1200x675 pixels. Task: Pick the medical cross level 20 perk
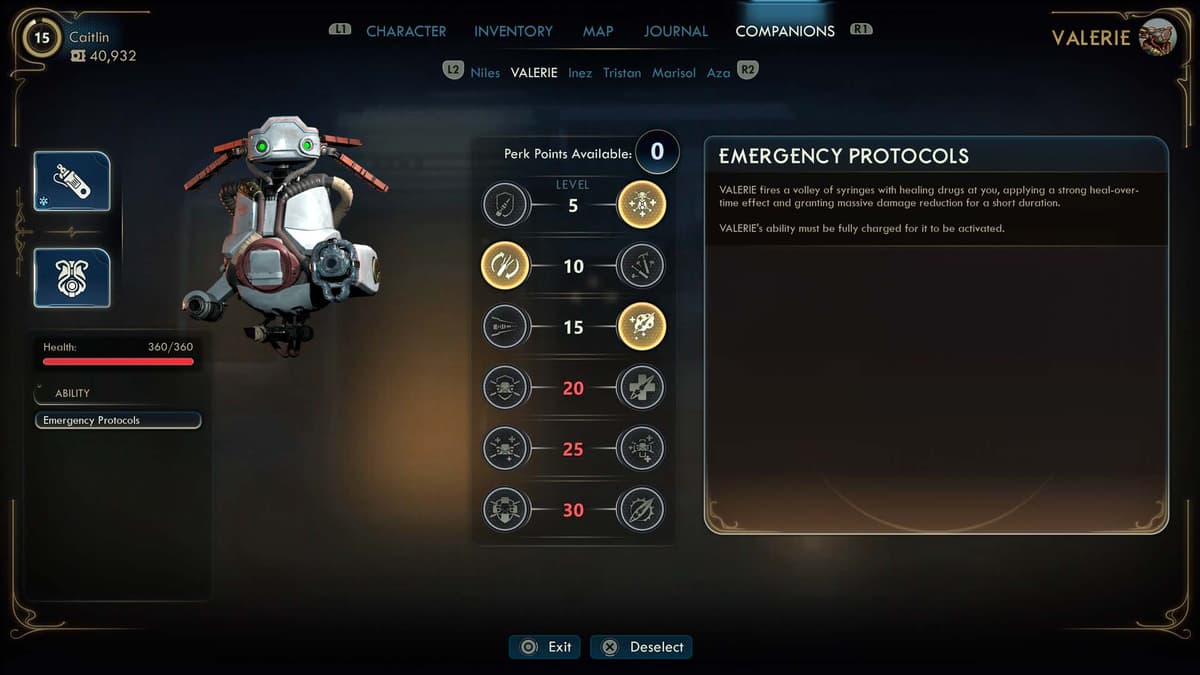tap(641, 388)
